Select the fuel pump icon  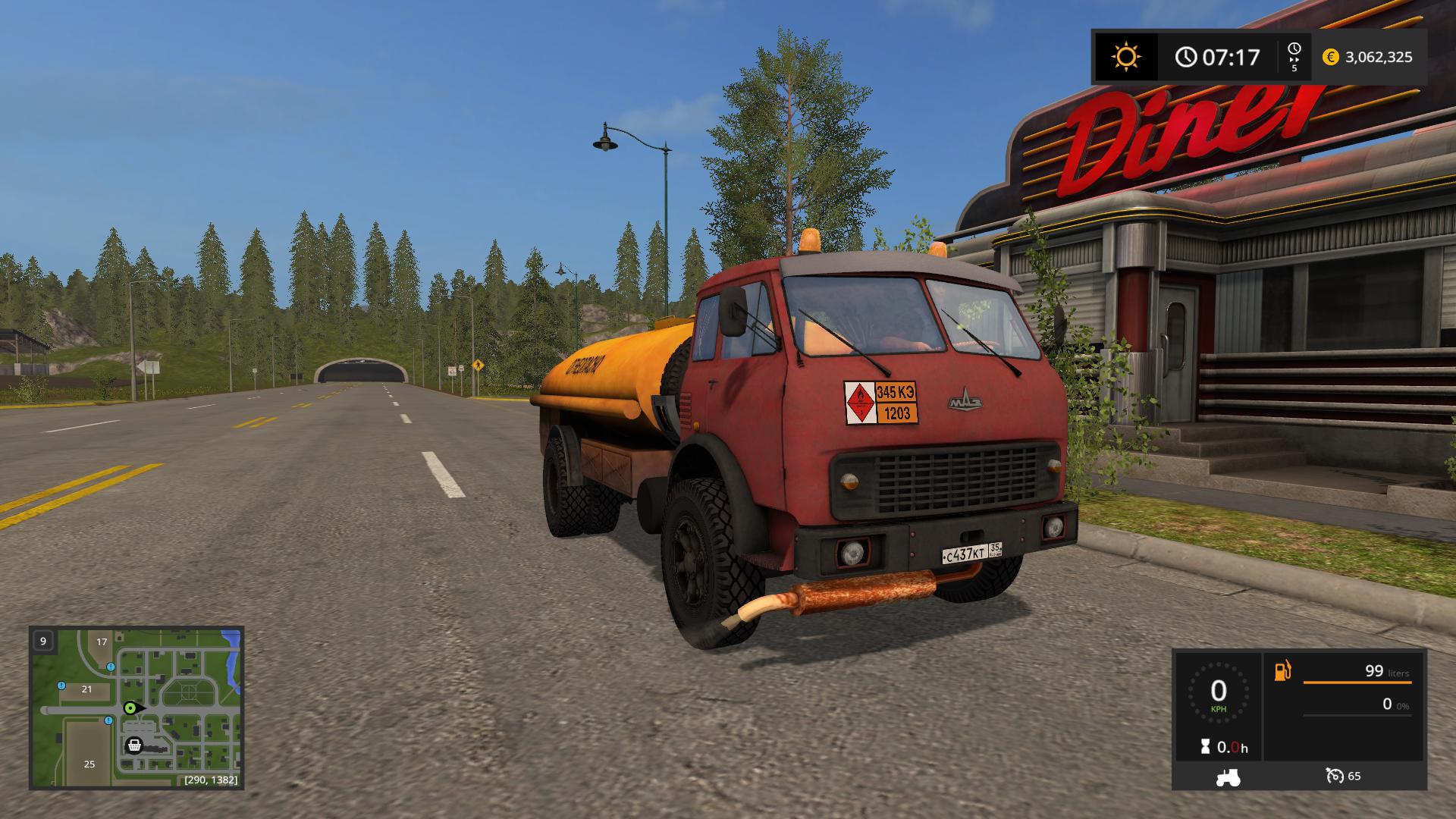(1282, 671)
